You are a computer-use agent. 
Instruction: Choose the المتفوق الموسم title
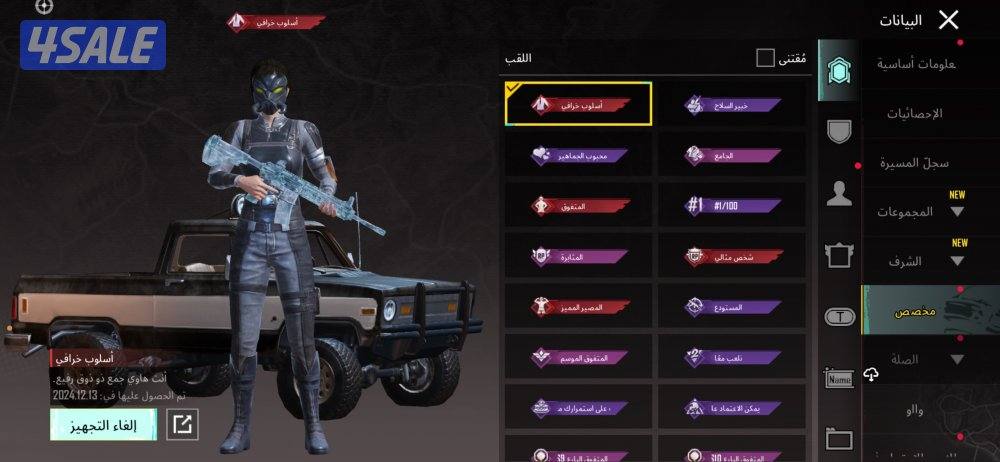click(579, 357)
